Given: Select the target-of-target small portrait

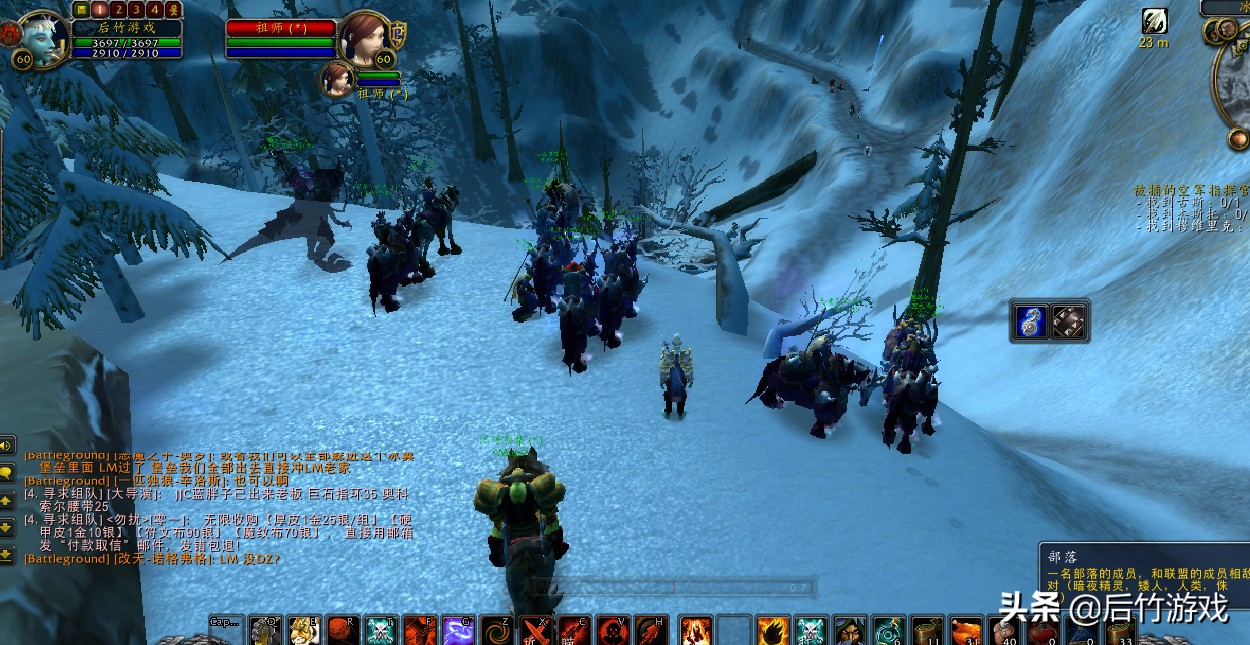Looking at the screenshot, I should point(337,80).
